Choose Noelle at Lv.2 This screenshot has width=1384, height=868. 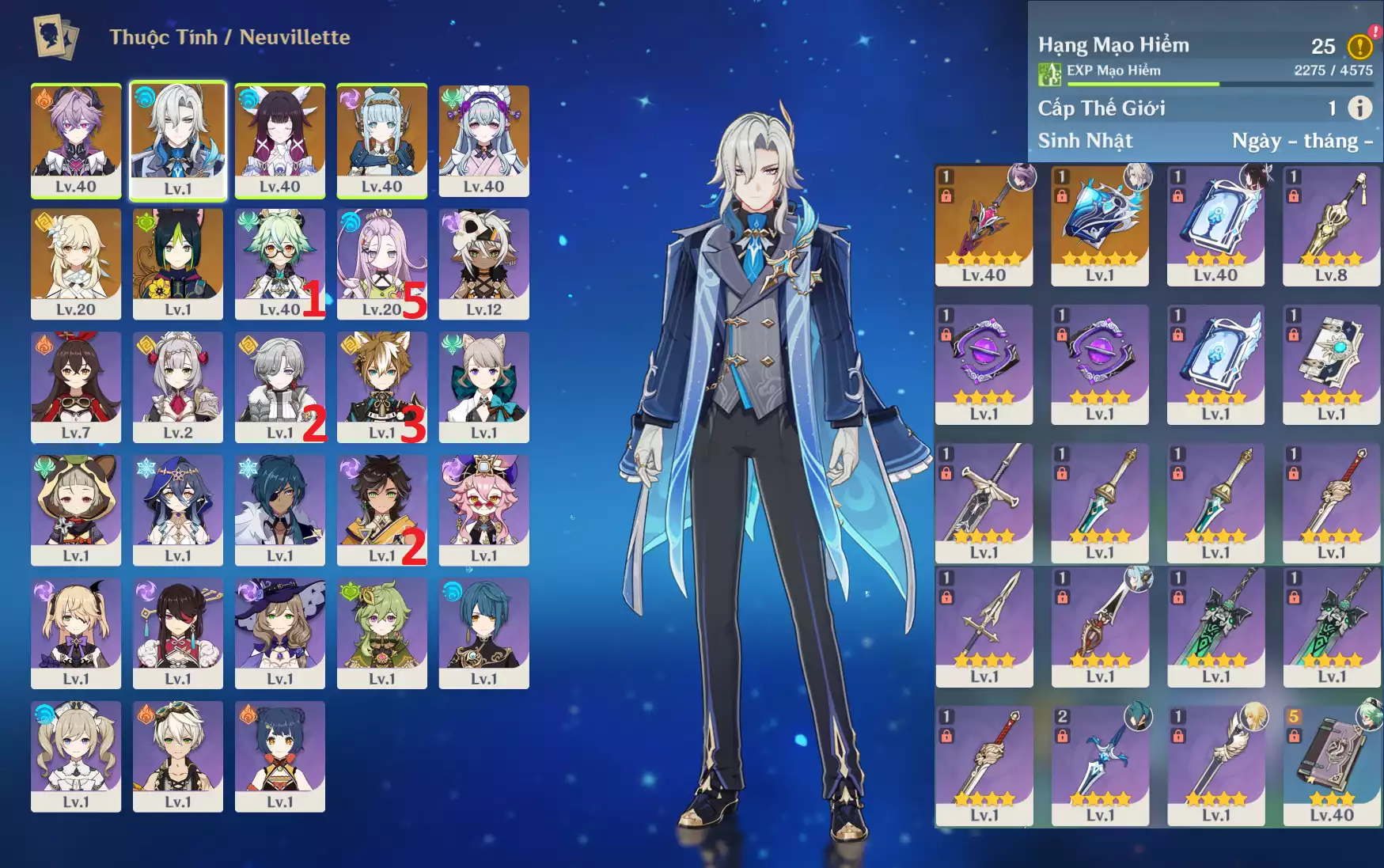178,386
